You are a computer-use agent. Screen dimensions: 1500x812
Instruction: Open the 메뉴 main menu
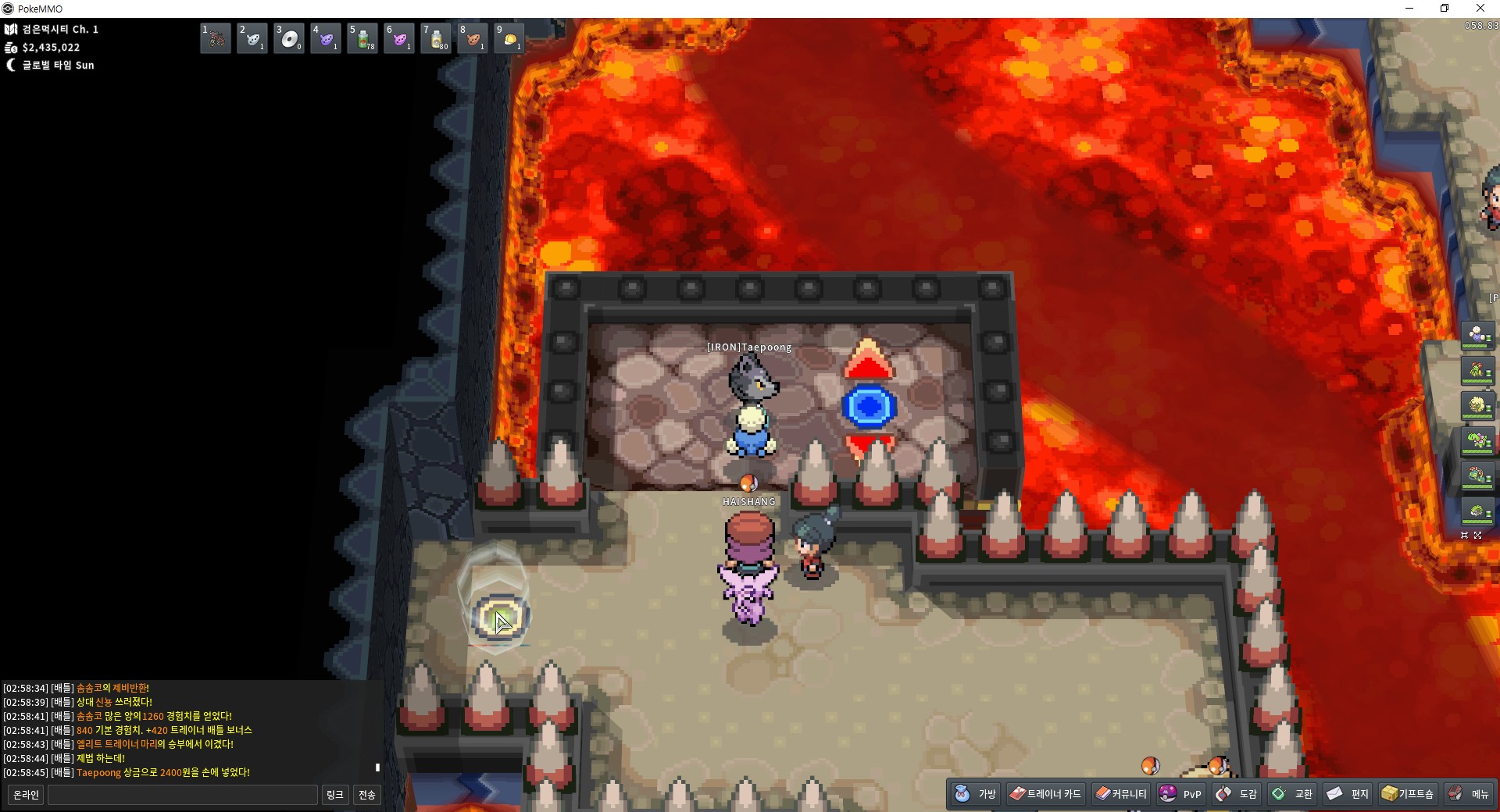pyautogui.click(x=1469, y=794)
